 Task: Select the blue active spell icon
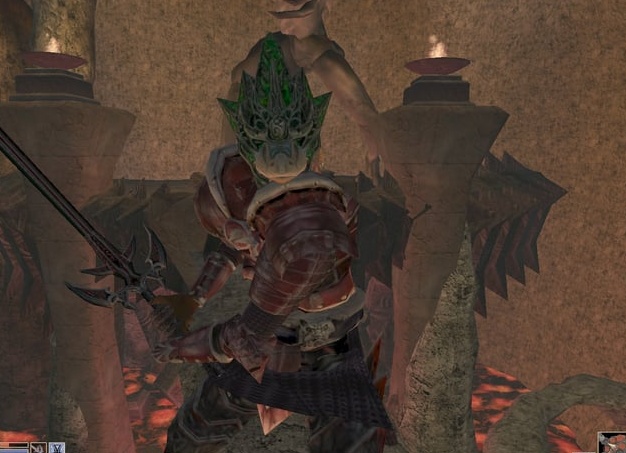pyautogui.click(x=56, y=447)
